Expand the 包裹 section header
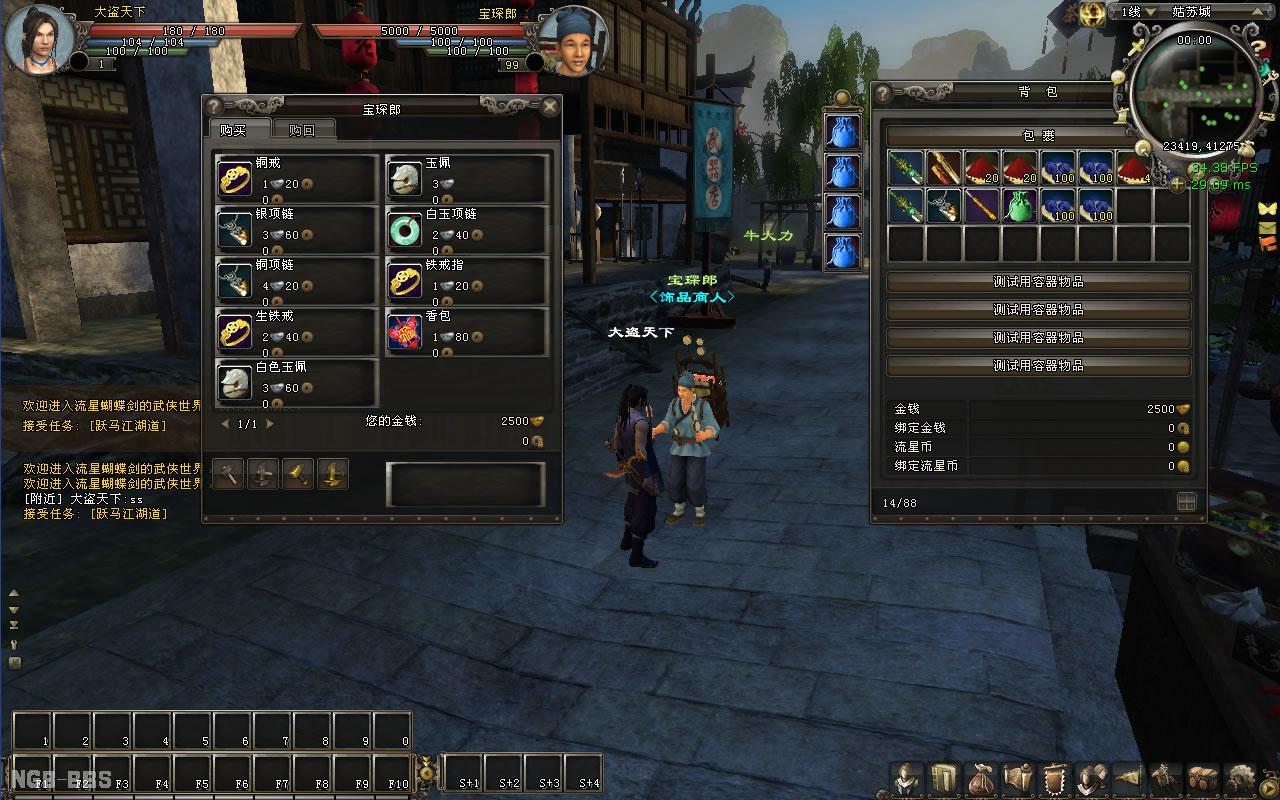This screenshot has width=1280, height=800. tap(1038, 135)
